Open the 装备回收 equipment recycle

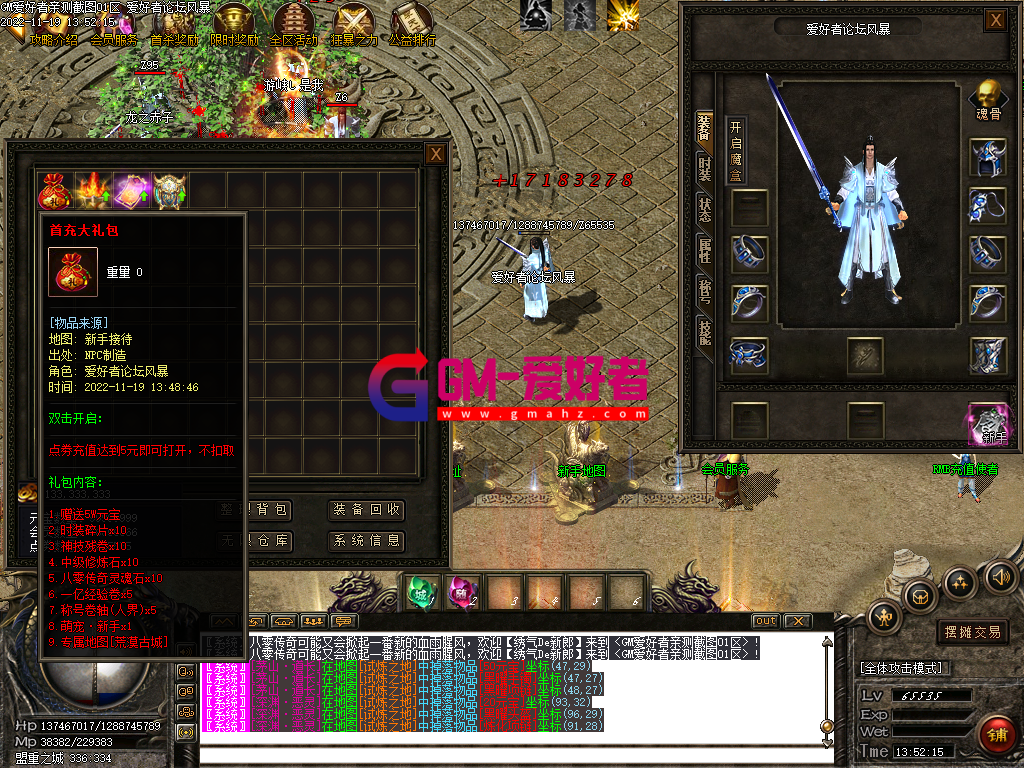pyautogui.click(x=366, y=510)
